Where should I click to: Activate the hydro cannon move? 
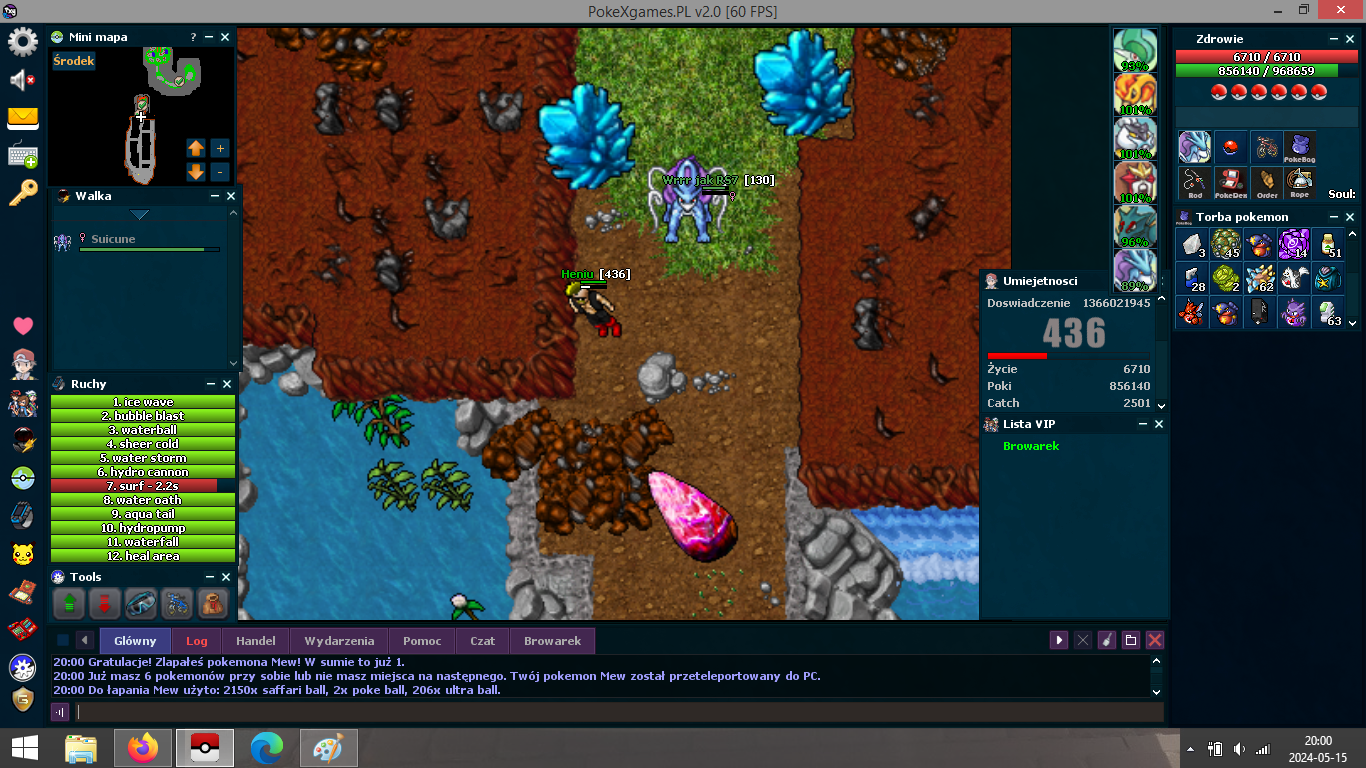pyautogui.click(x=143, y=472)
